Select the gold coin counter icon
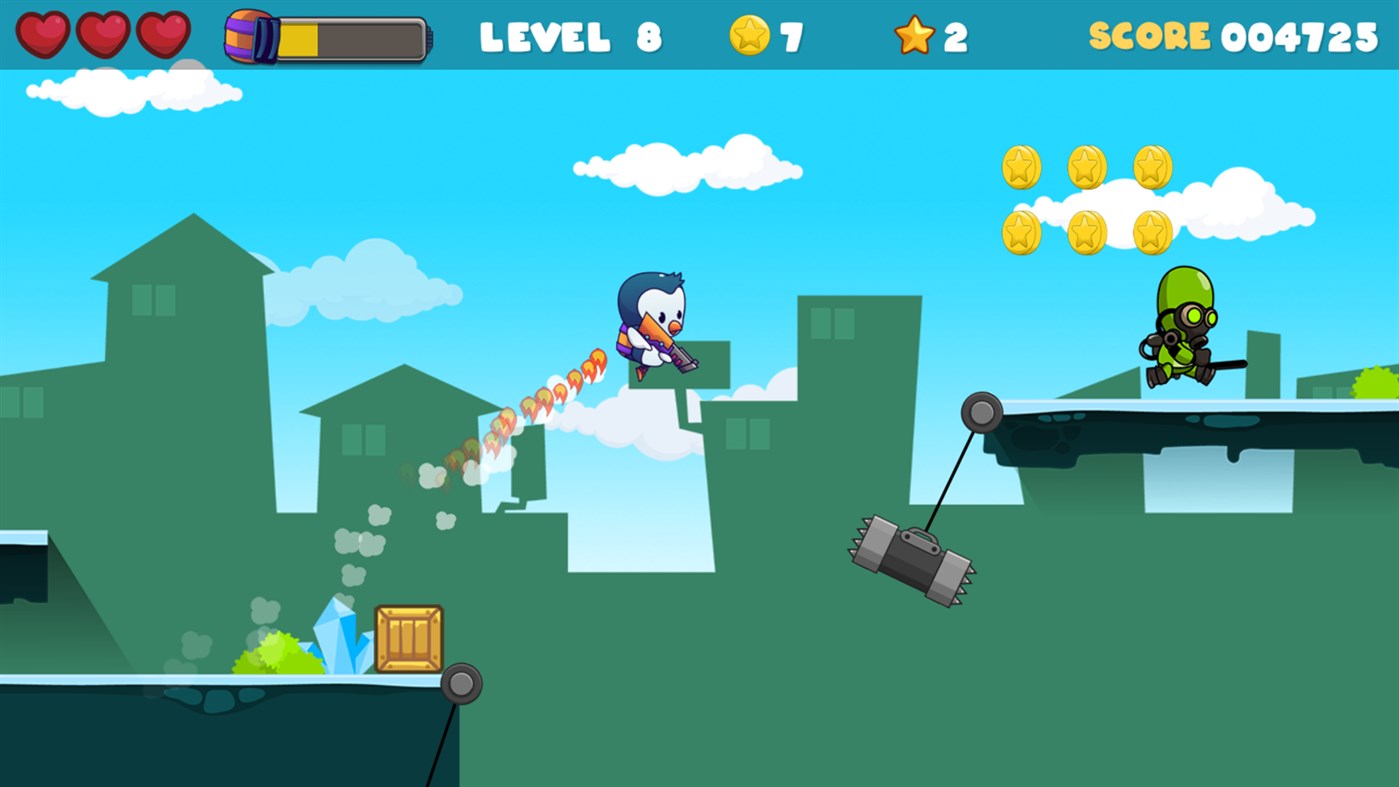The width and height of the screenshot is (1399, 787). pyautogui.click(x=749, y=33)
